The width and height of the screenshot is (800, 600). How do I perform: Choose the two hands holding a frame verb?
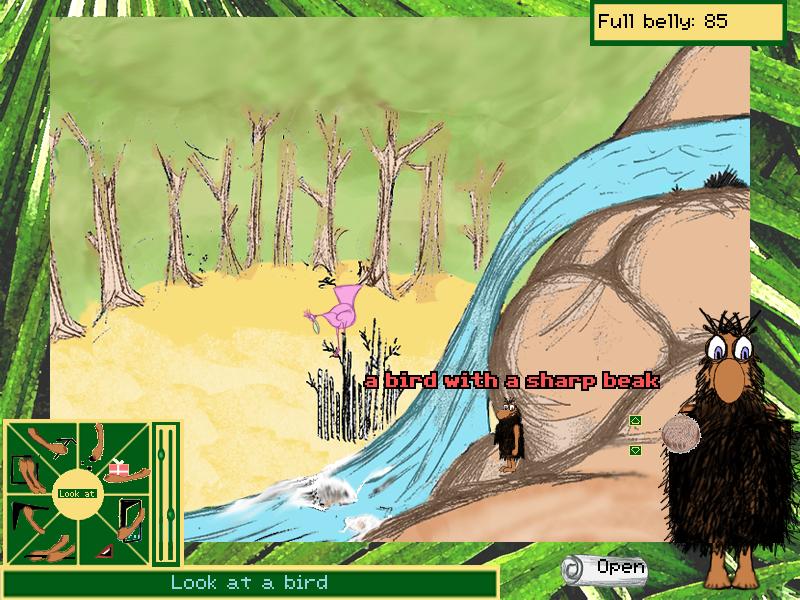[x=24, y=472]
